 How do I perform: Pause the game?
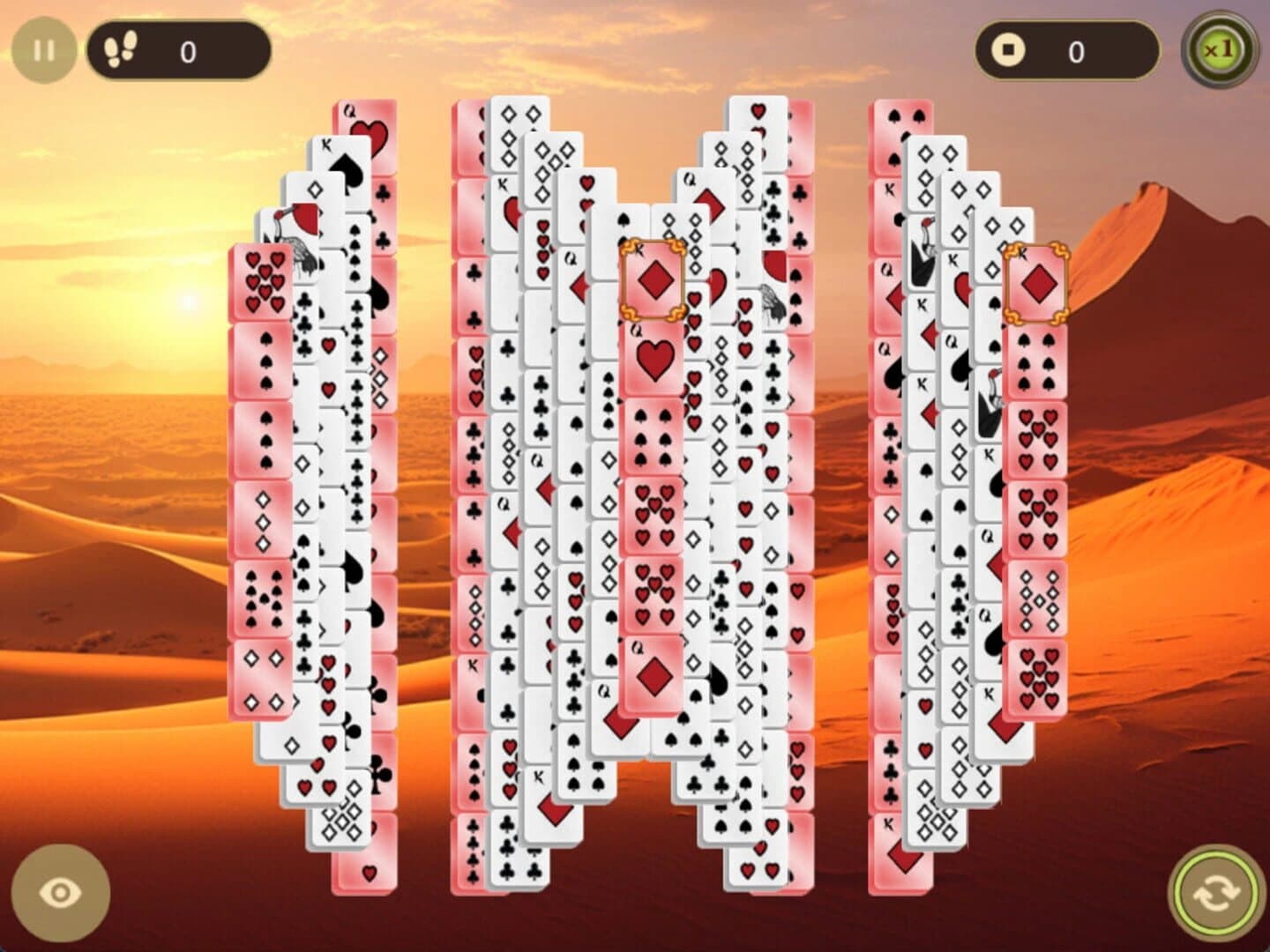point(44,48)
